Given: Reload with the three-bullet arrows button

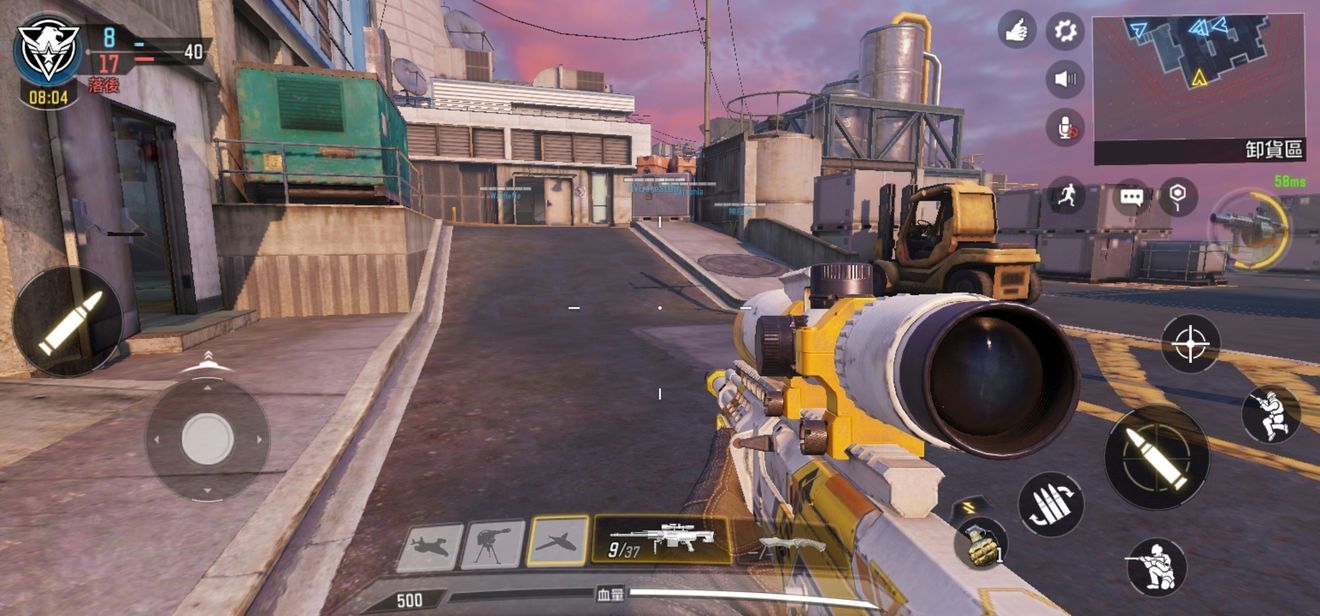Looking at the screenshot, I should (x=1051, y=504).
